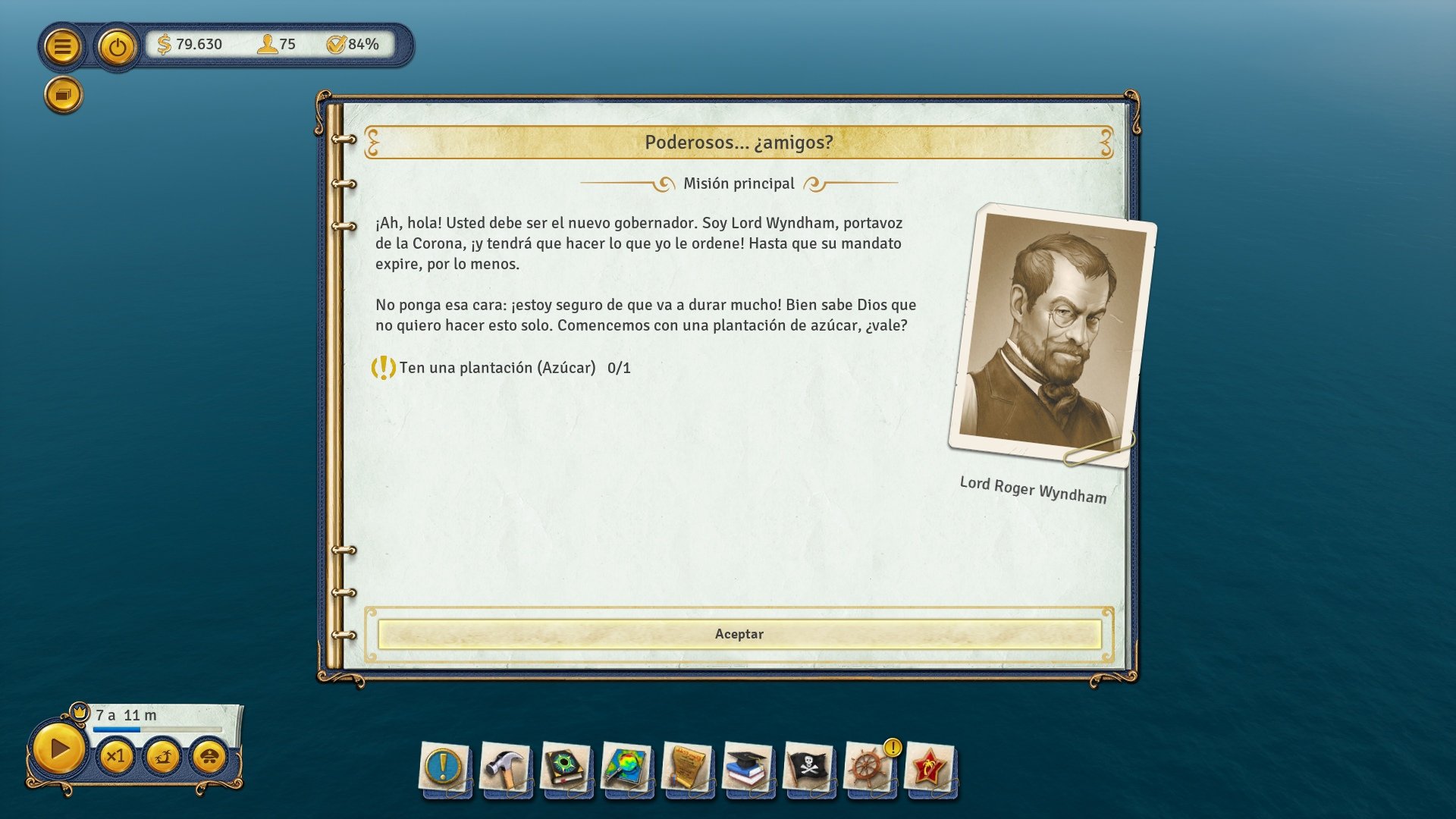Image resolution: width=1456 pixels, height=819 pixels.
Task: Click the screenshot icon below the main menu
Action: [x=62, y=94]
